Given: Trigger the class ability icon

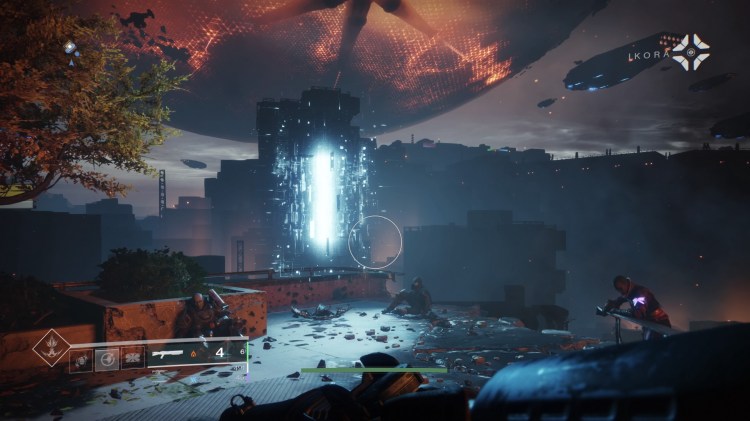Looking at the screenshot, I should pyautogui.click(x=132, y=361).
